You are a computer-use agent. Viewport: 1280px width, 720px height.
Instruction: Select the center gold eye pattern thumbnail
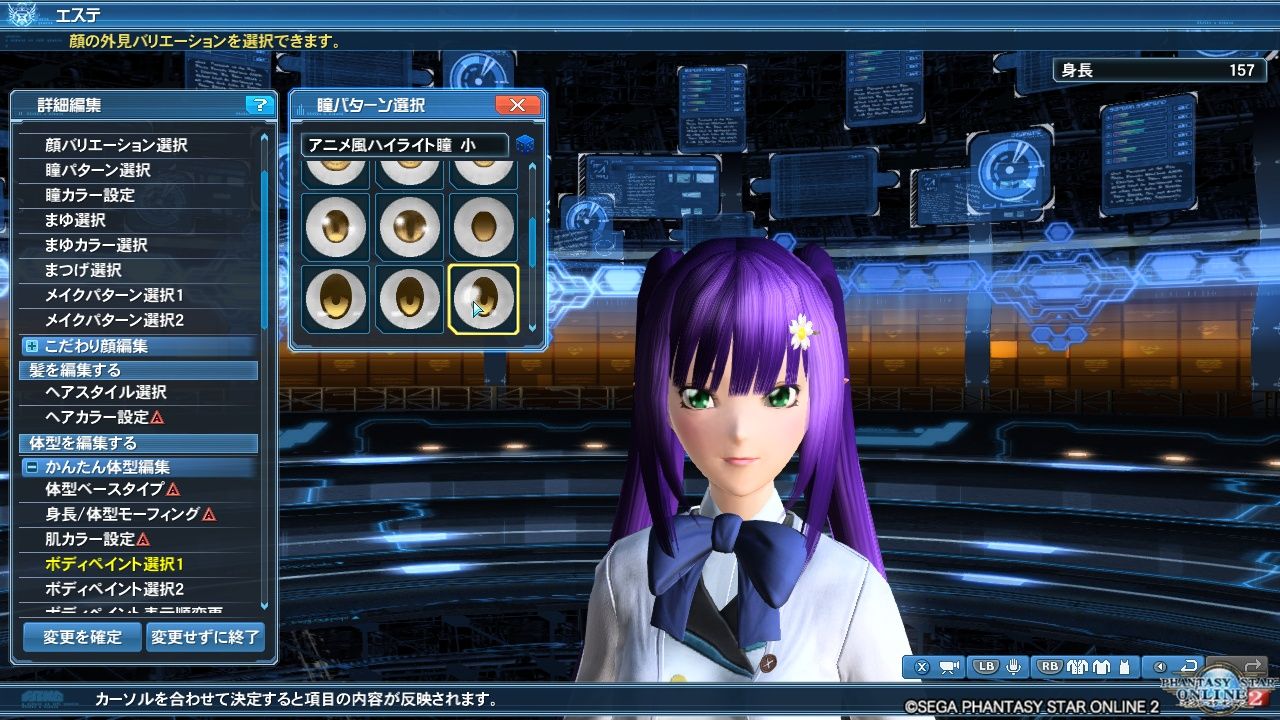click(410, 228)
